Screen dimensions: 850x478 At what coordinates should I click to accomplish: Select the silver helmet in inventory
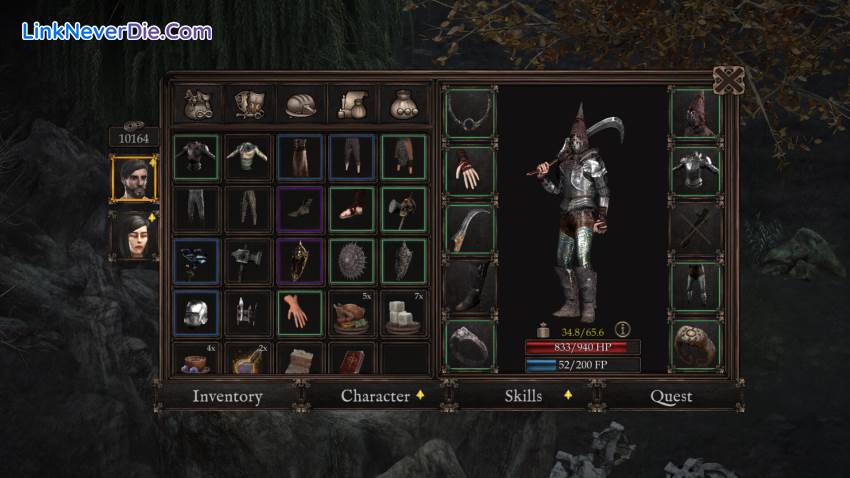click(x=196, y=313)
